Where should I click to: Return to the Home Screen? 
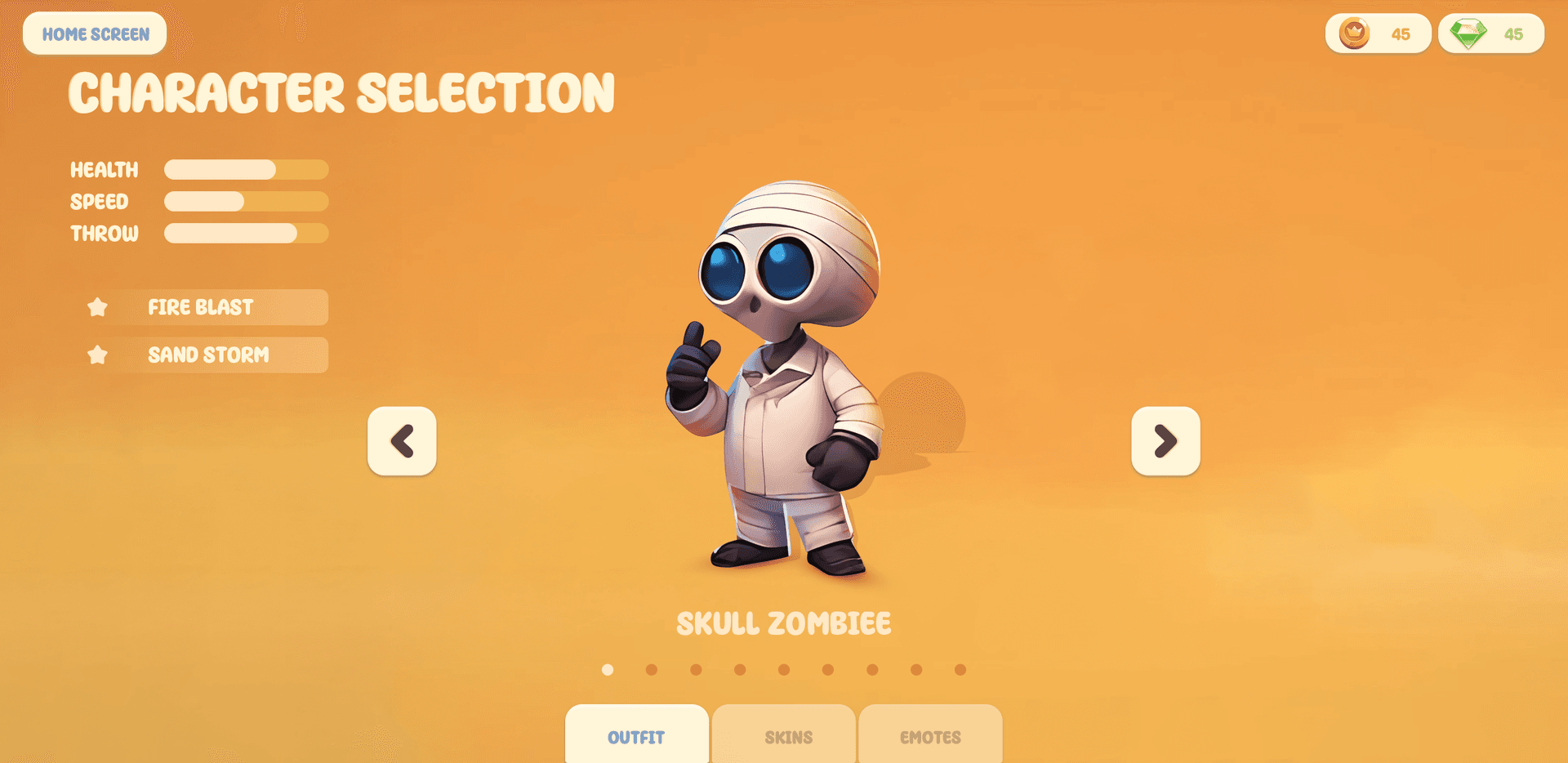(x=95, y=33)
